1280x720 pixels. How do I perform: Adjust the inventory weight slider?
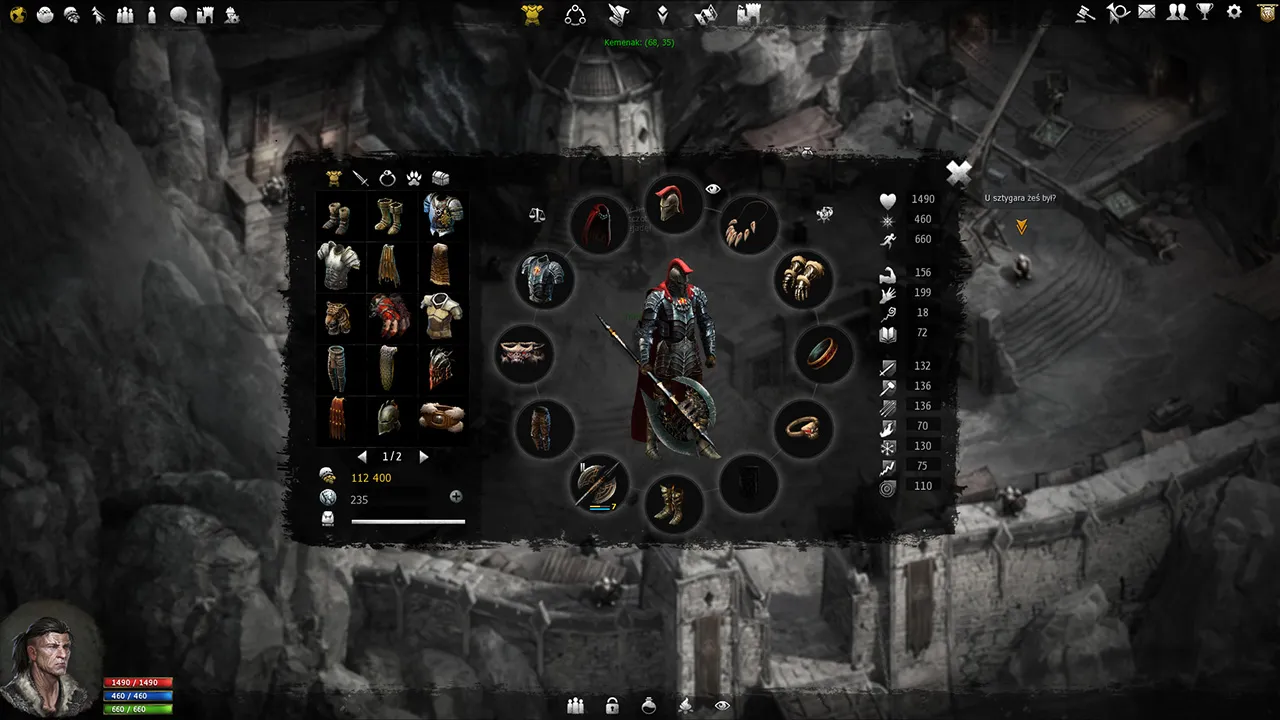[408, 521]
